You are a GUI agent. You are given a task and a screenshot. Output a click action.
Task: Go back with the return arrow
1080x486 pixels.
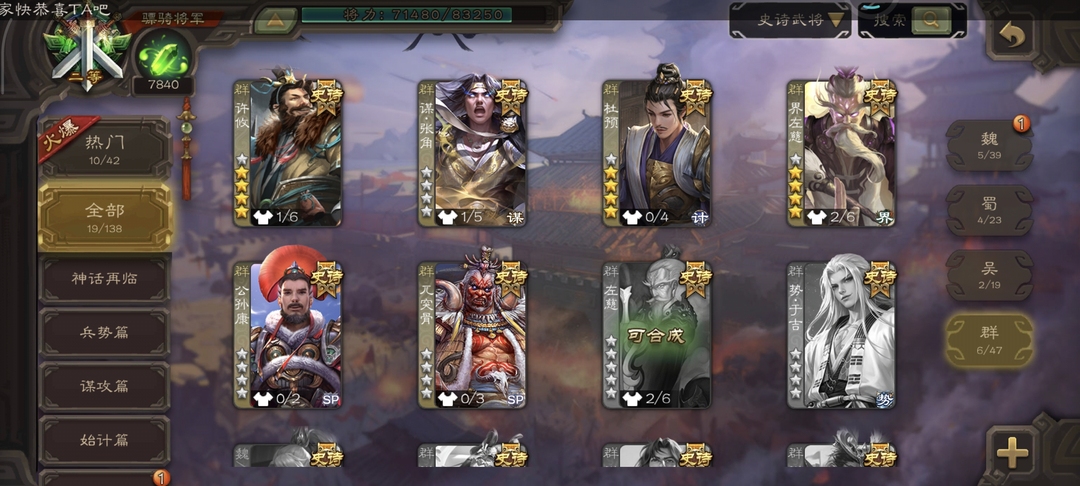[1012, 37]
